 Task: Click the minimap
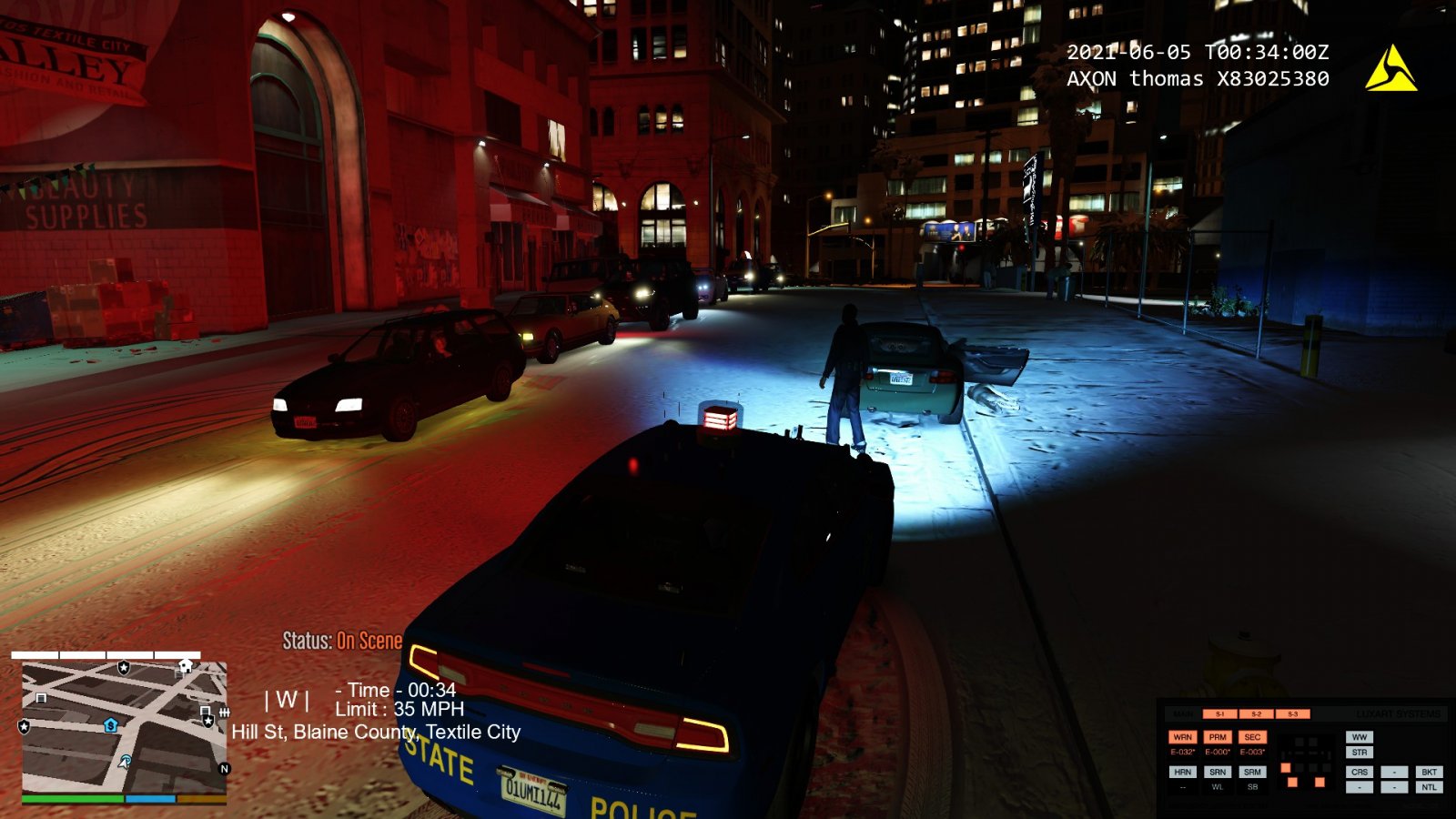tap(124, 726)
